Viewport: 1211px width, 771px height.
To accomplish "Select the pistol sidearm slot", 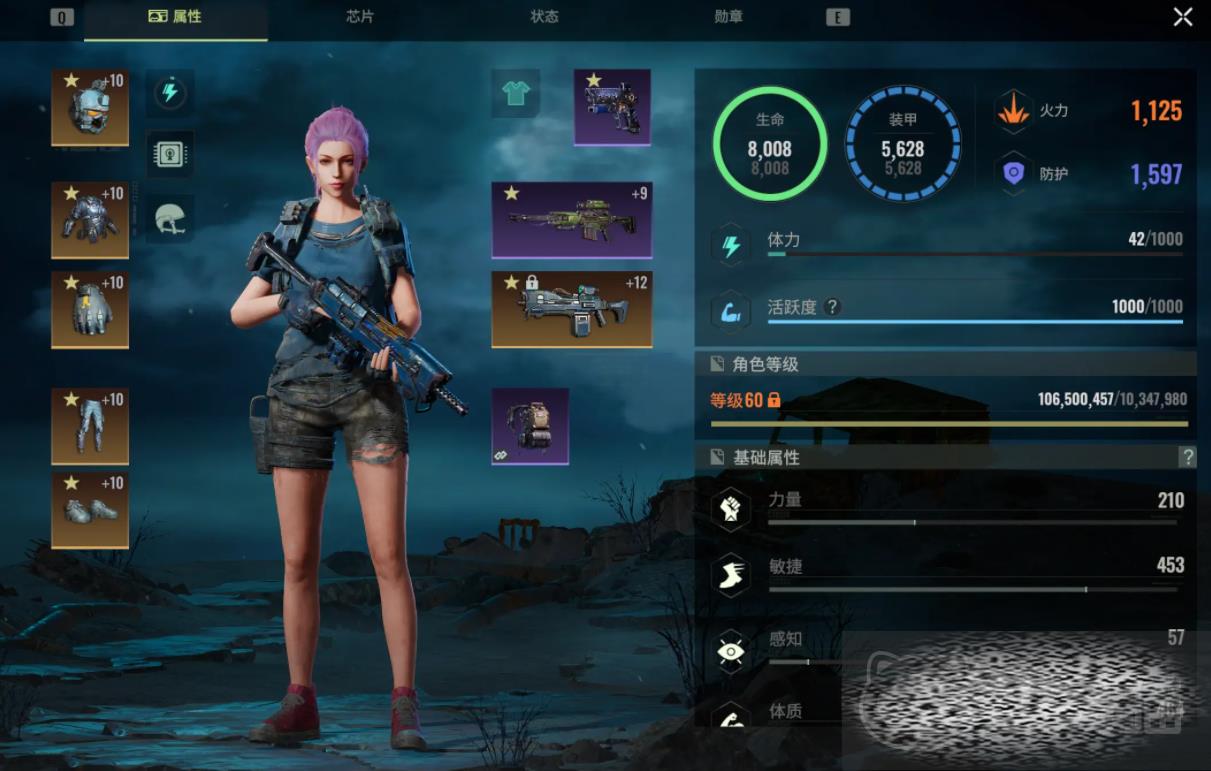I will pos(612,107).
